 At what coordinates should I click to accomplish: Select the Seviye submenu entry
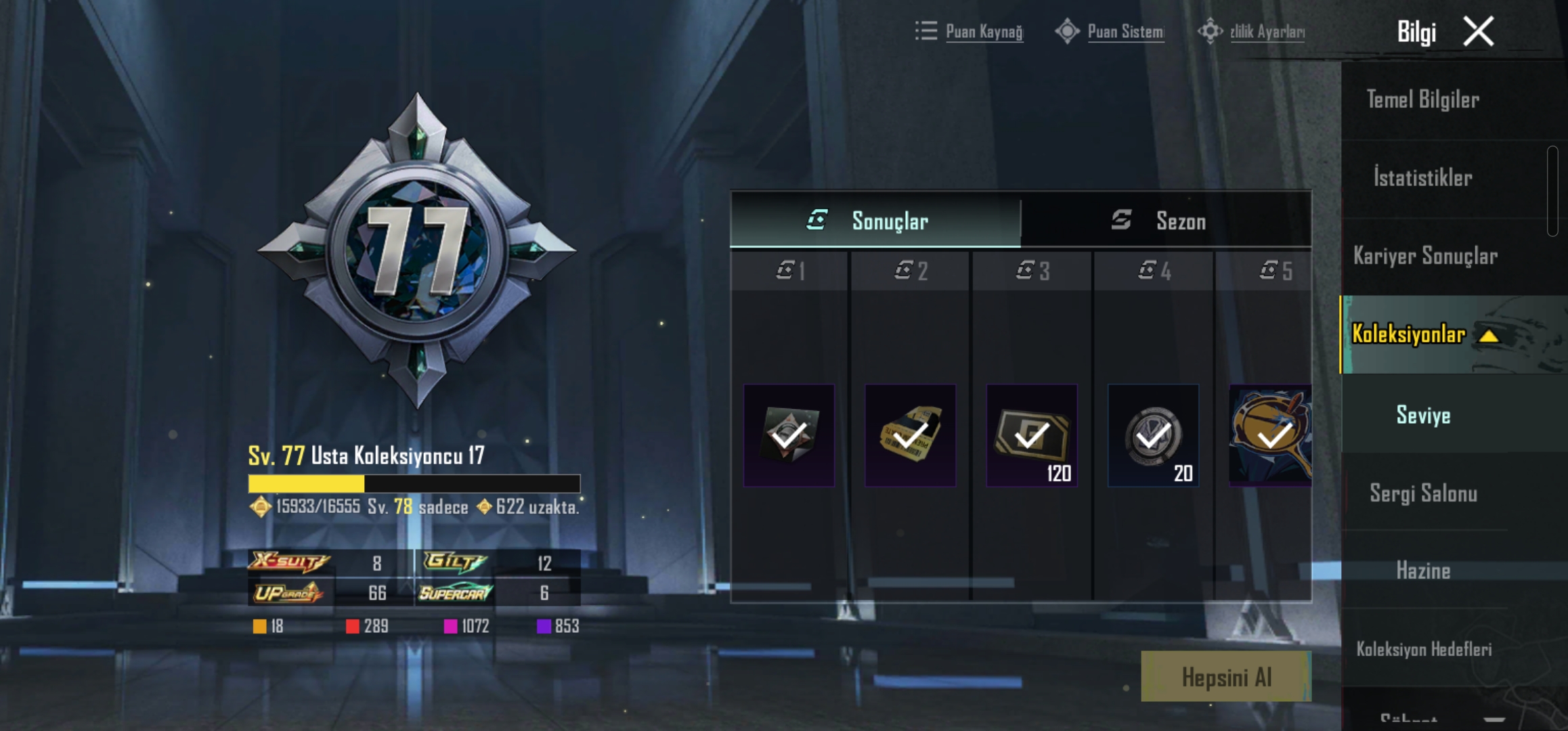(1423, 415)
